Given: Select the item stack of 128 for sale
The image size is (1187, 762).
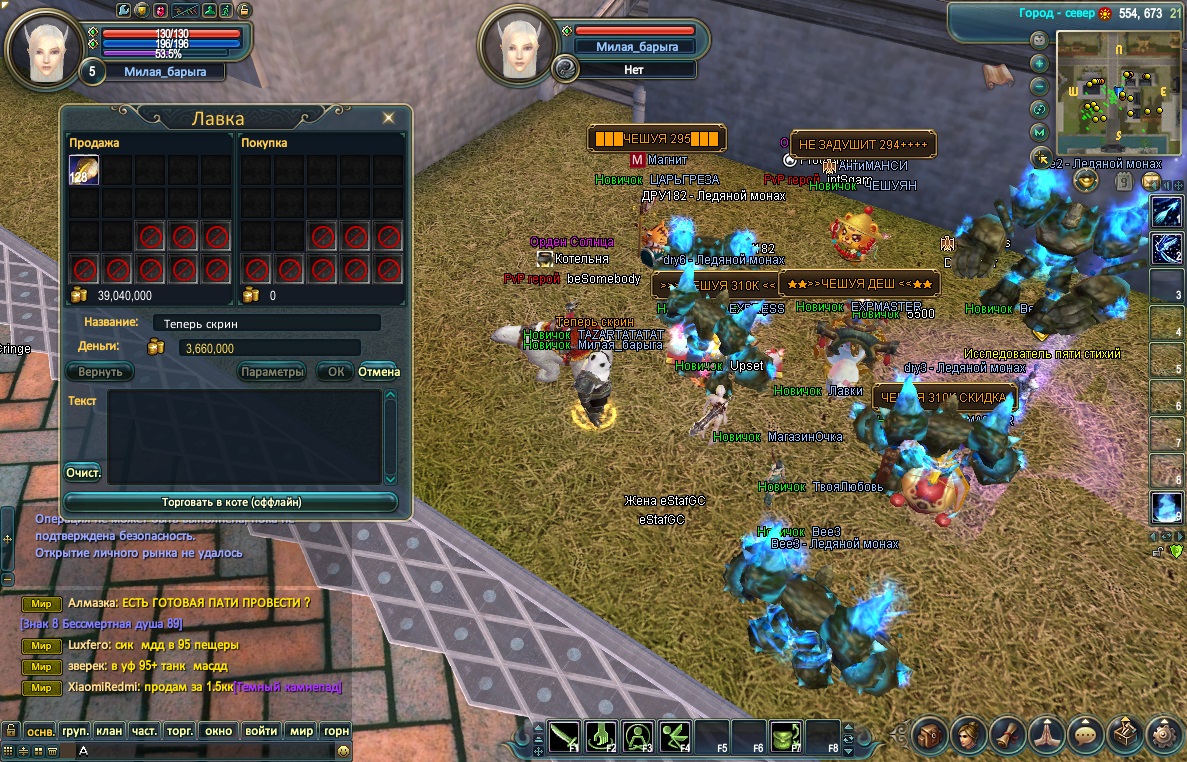Looking at the screenshot, I should pos(83,170).
